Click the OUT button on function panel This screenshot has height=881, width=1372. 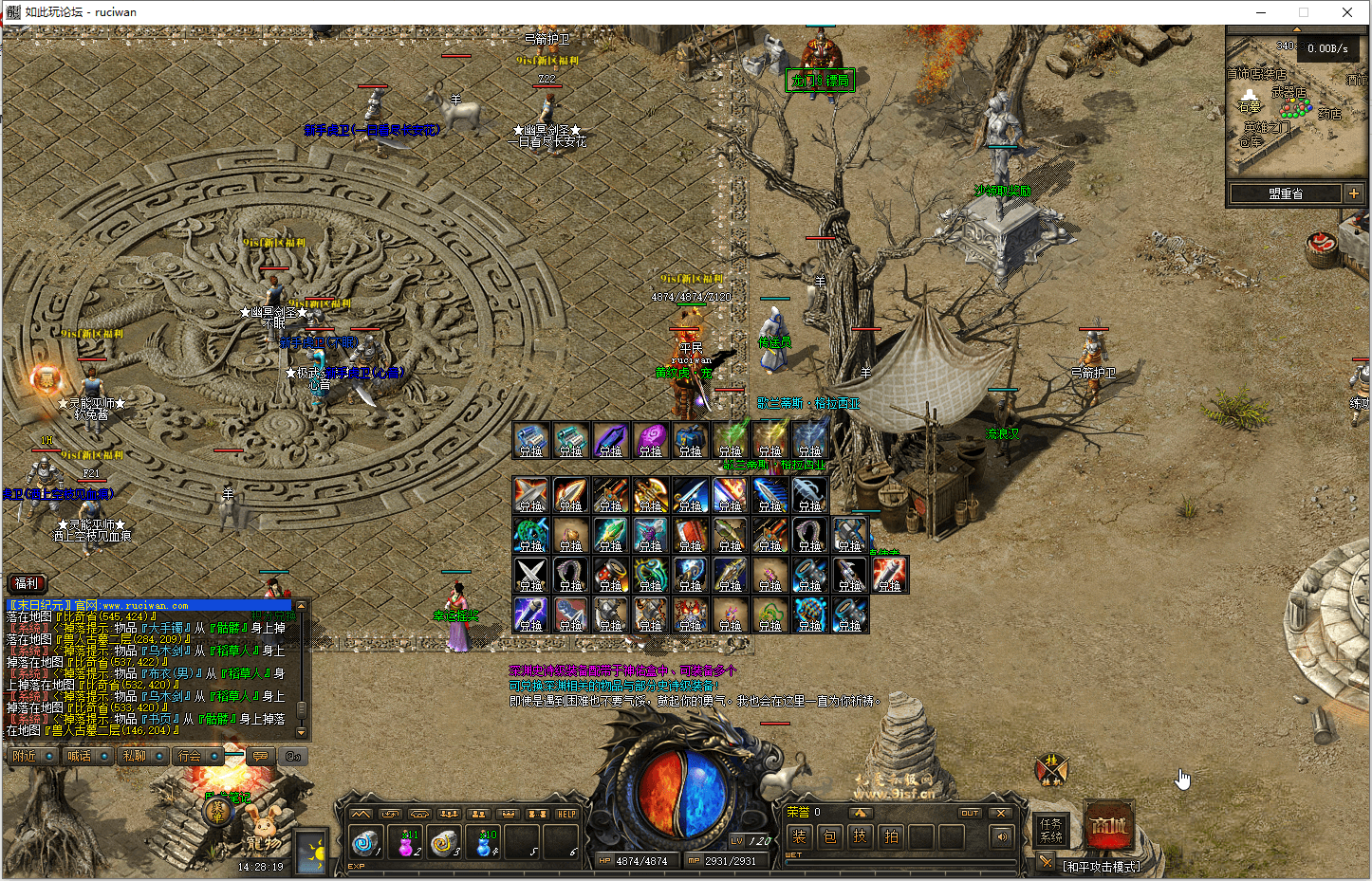coord(969,813)
